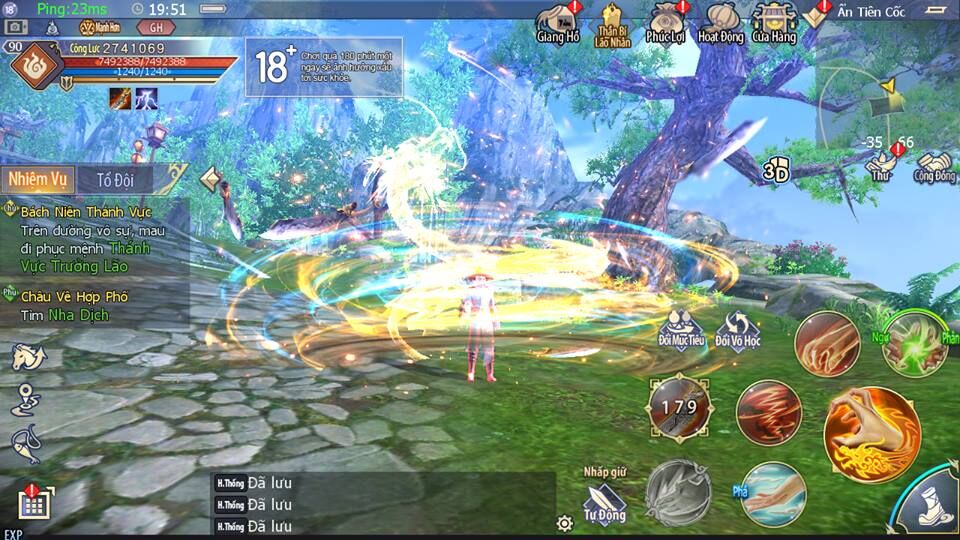Toggle the 3D camera view button
This screenshot has width=960, height=540.
pos(777,171)
